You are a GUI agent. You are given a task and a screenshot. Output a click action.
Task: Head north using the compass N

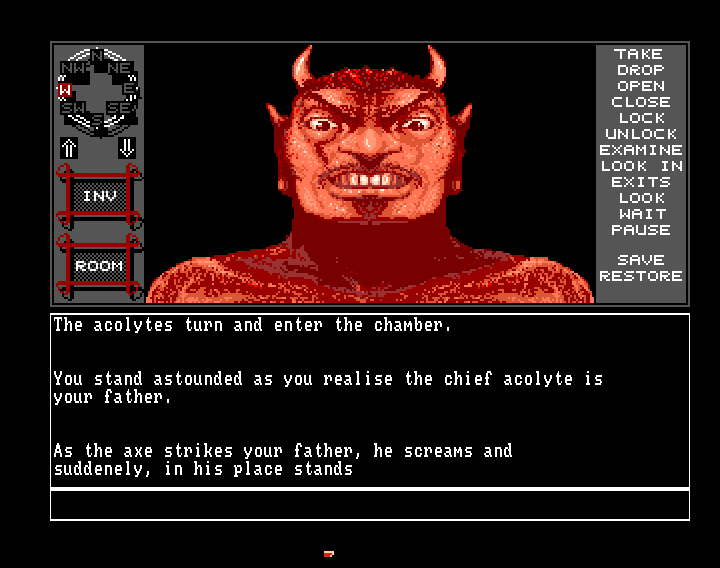pyautogui.click(x=97, y=55)
